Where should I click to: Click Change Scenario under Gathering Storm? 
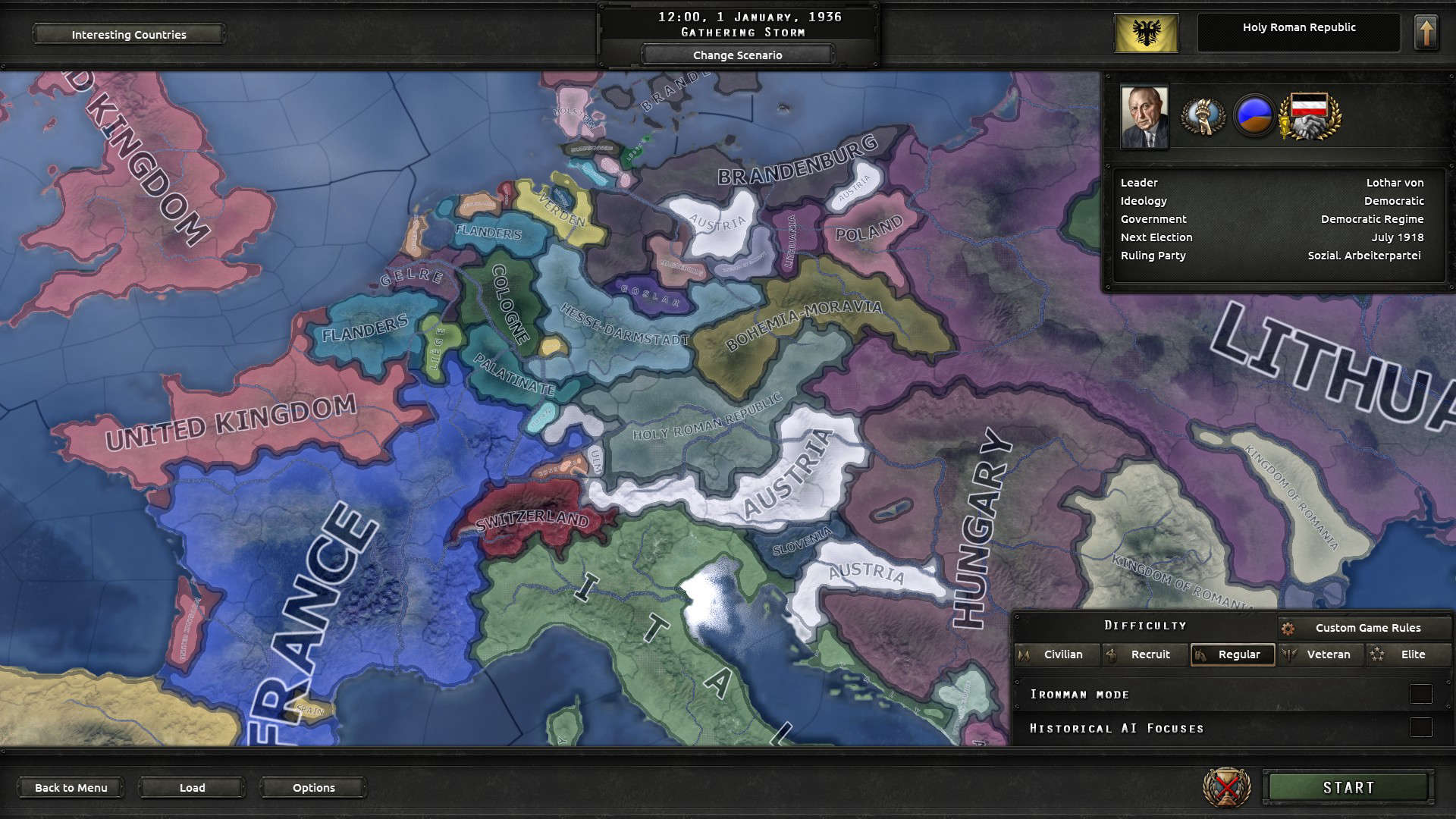coord(736,55)
